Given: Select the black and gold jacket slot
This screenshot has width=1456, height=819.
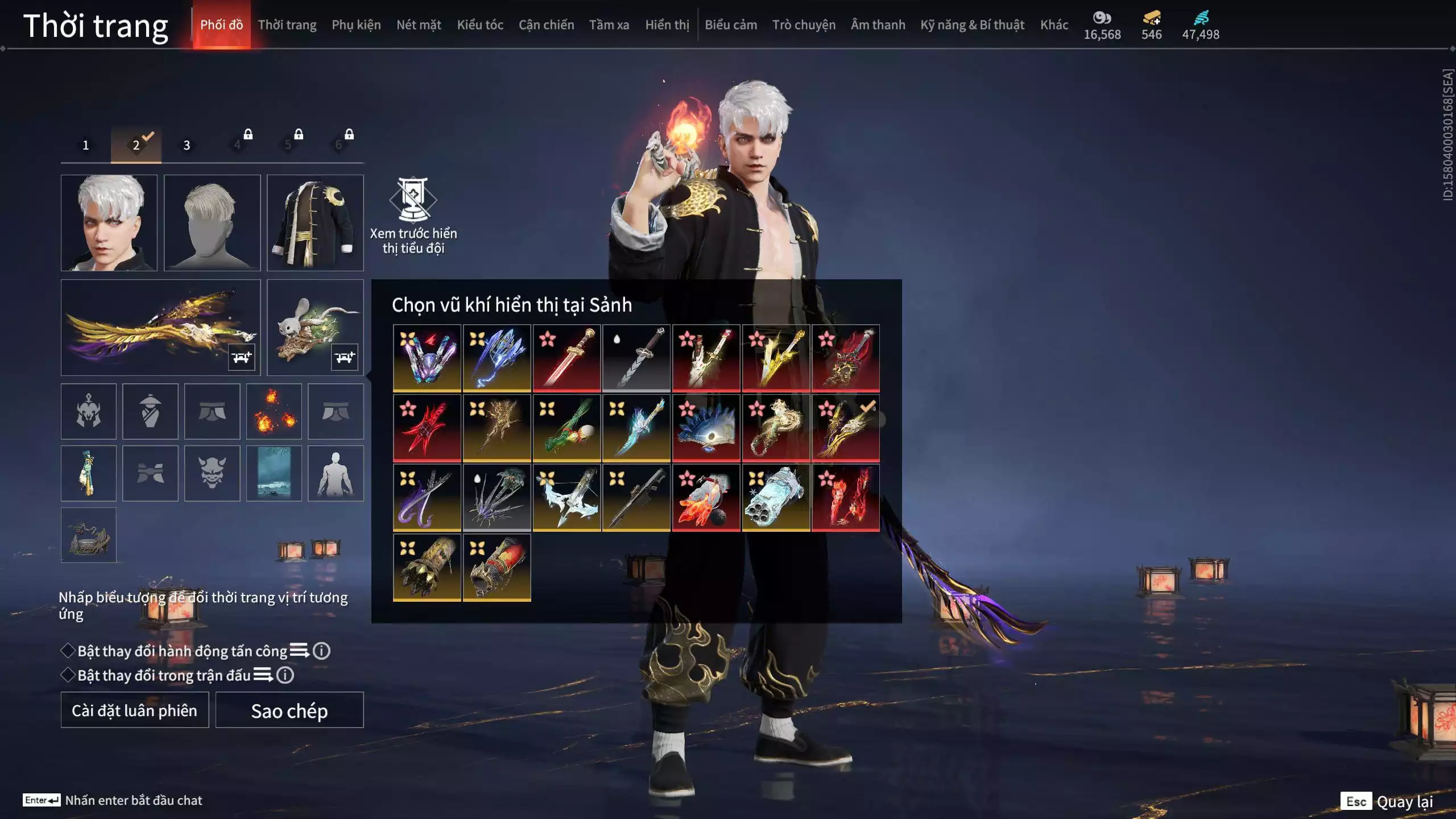Looking at the screenshot, I should coord(315,222).
